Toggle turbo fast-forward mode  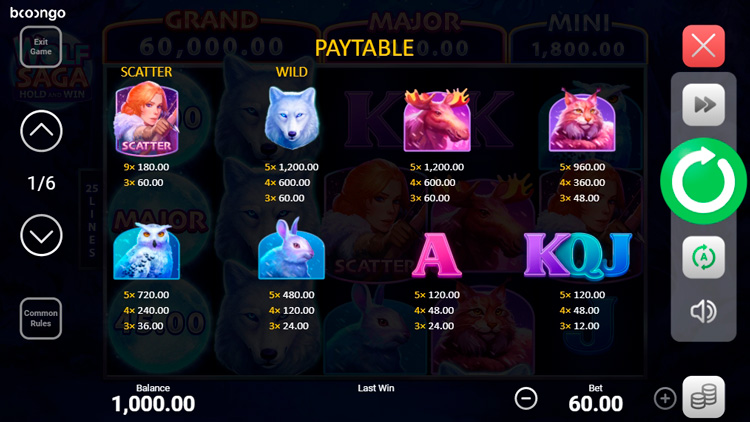coord(703,105)
